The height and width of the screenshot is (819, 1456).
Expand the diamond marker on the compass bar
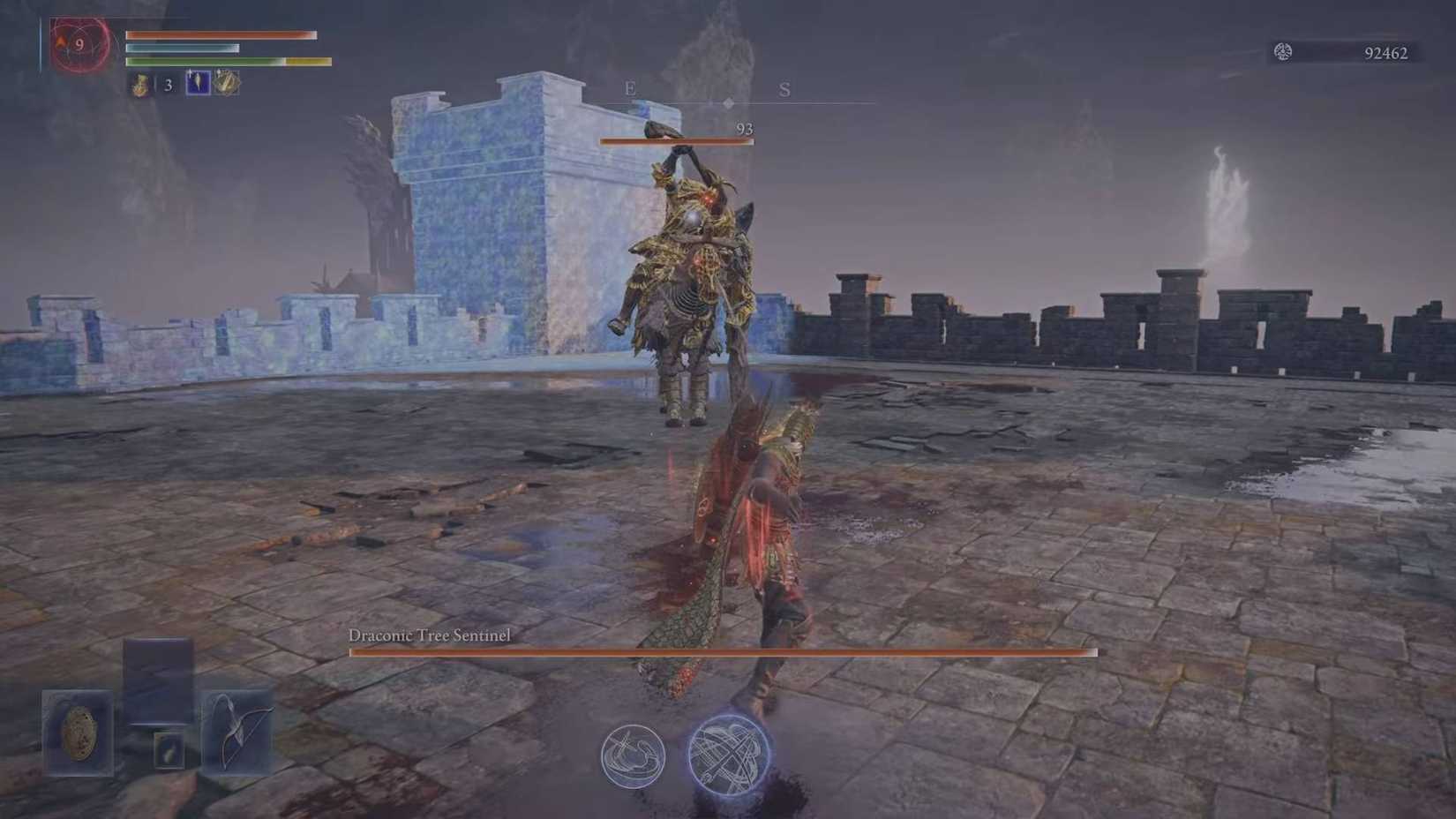tap(727, 101)
